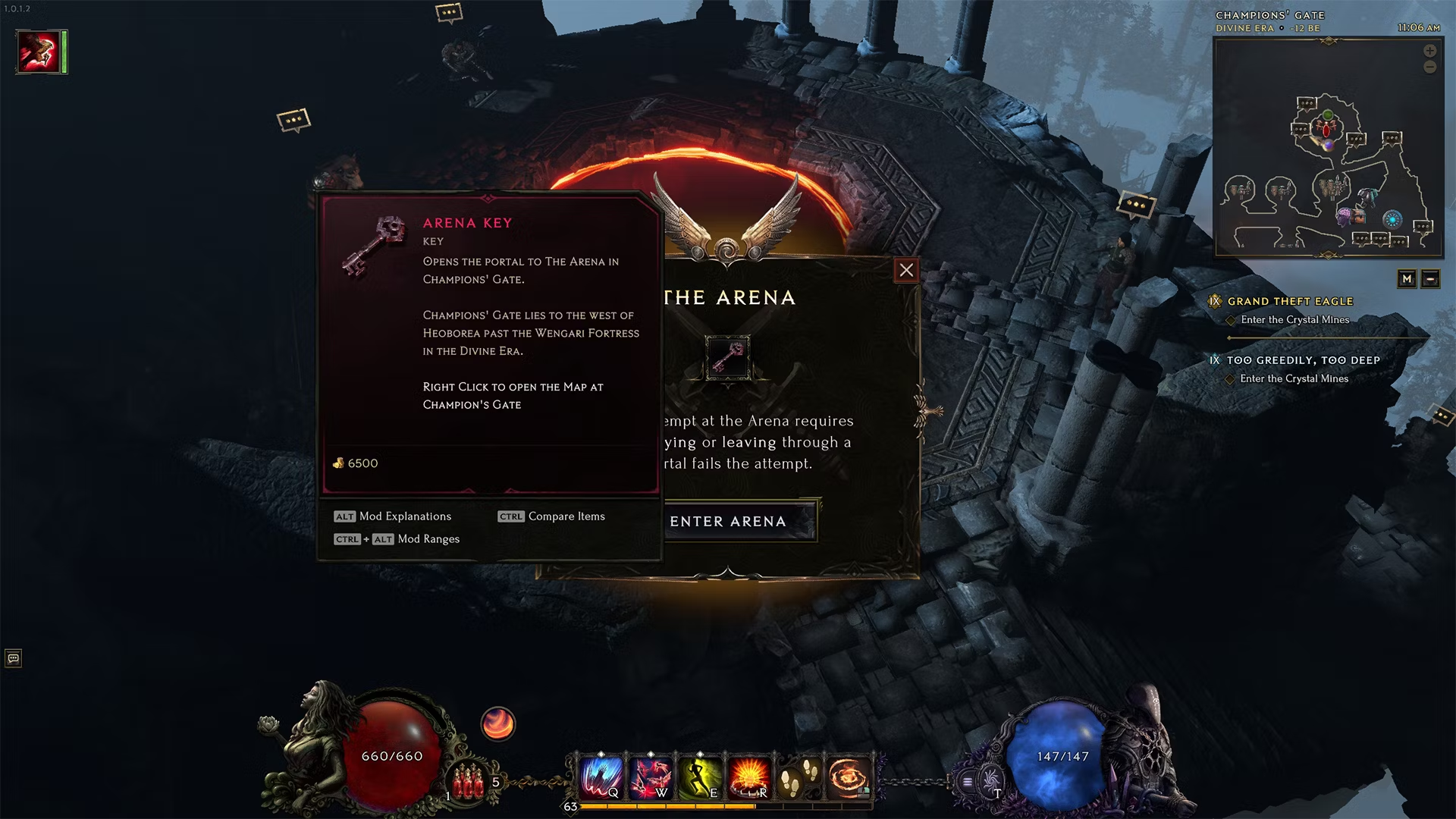Viewport: 1456px width, 819px height.
Task: Select the Grand Theft Eagle quest
Action: 1290,301
